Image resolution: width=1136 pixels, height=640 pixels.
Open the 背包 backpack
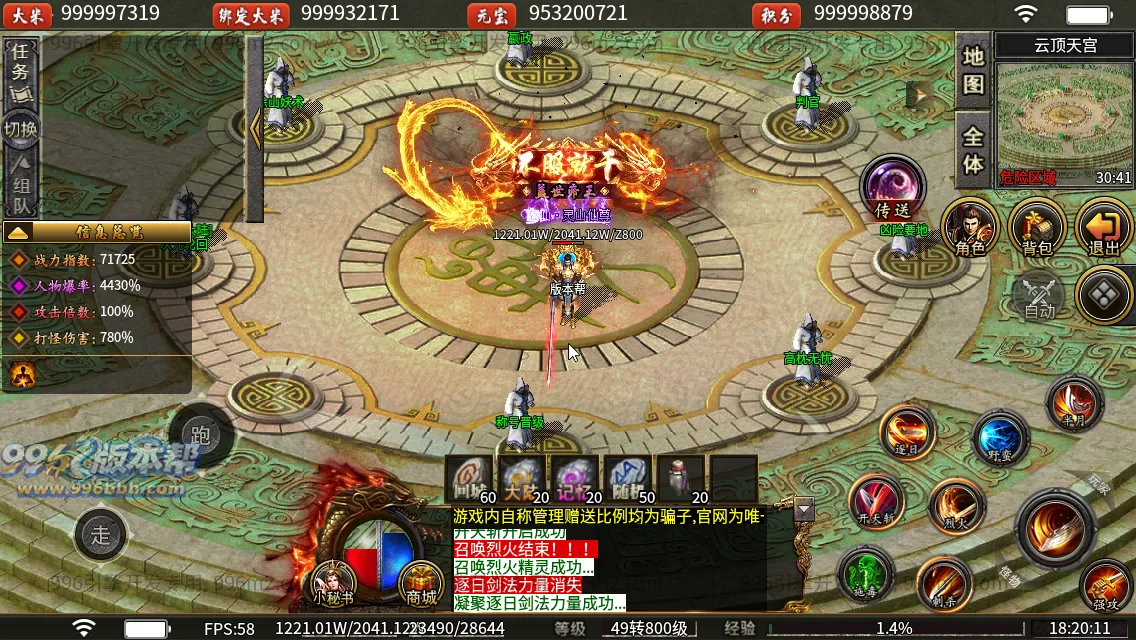click(1036, 226)
